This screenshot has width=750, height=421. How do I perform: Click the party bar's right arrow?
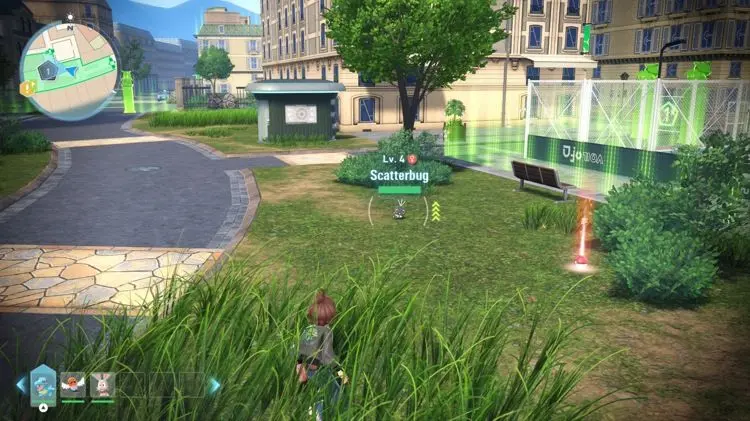pyautogui.click(x=214, y=385)
